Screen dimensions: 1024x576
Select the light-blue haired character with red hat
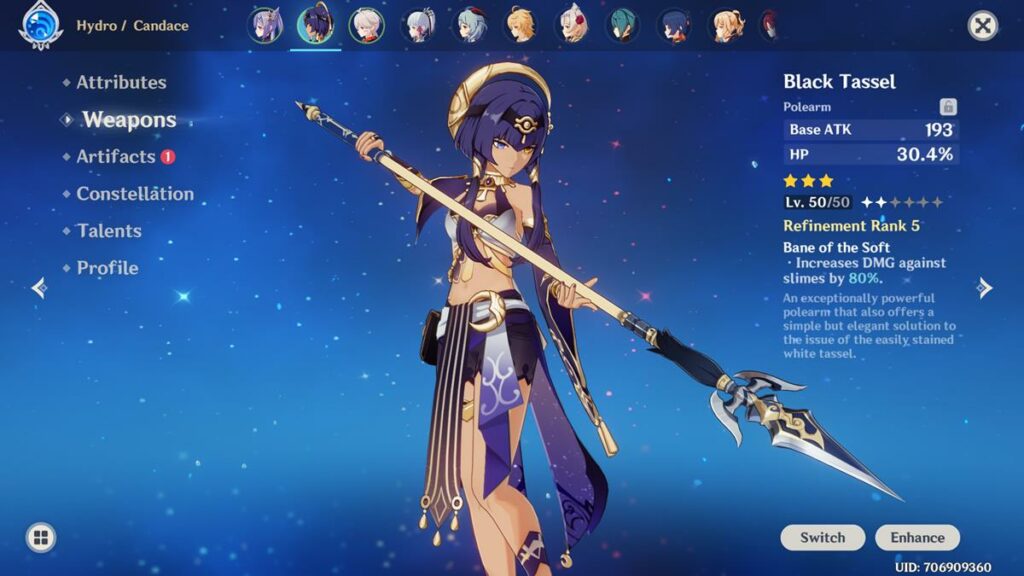click(x=470, y=26)
